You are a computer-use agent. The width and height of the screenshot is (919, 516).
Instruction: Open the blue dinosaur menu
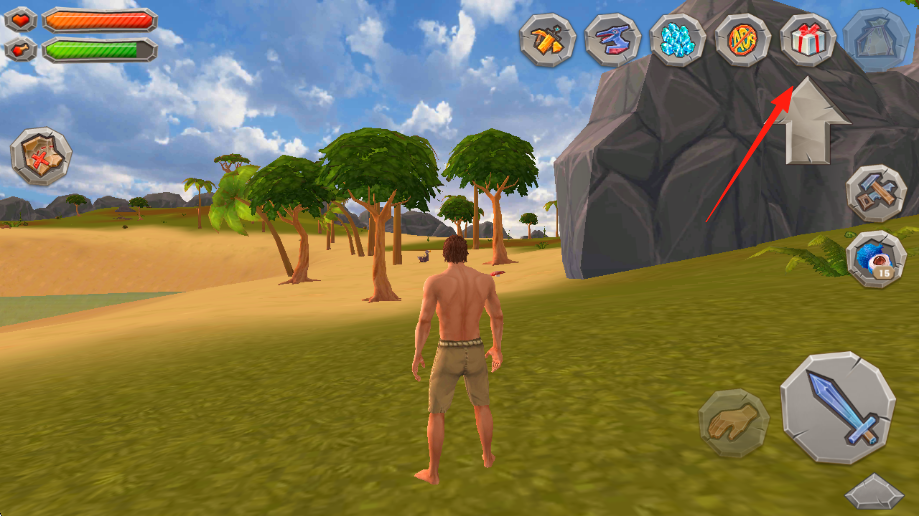[613, 40]
